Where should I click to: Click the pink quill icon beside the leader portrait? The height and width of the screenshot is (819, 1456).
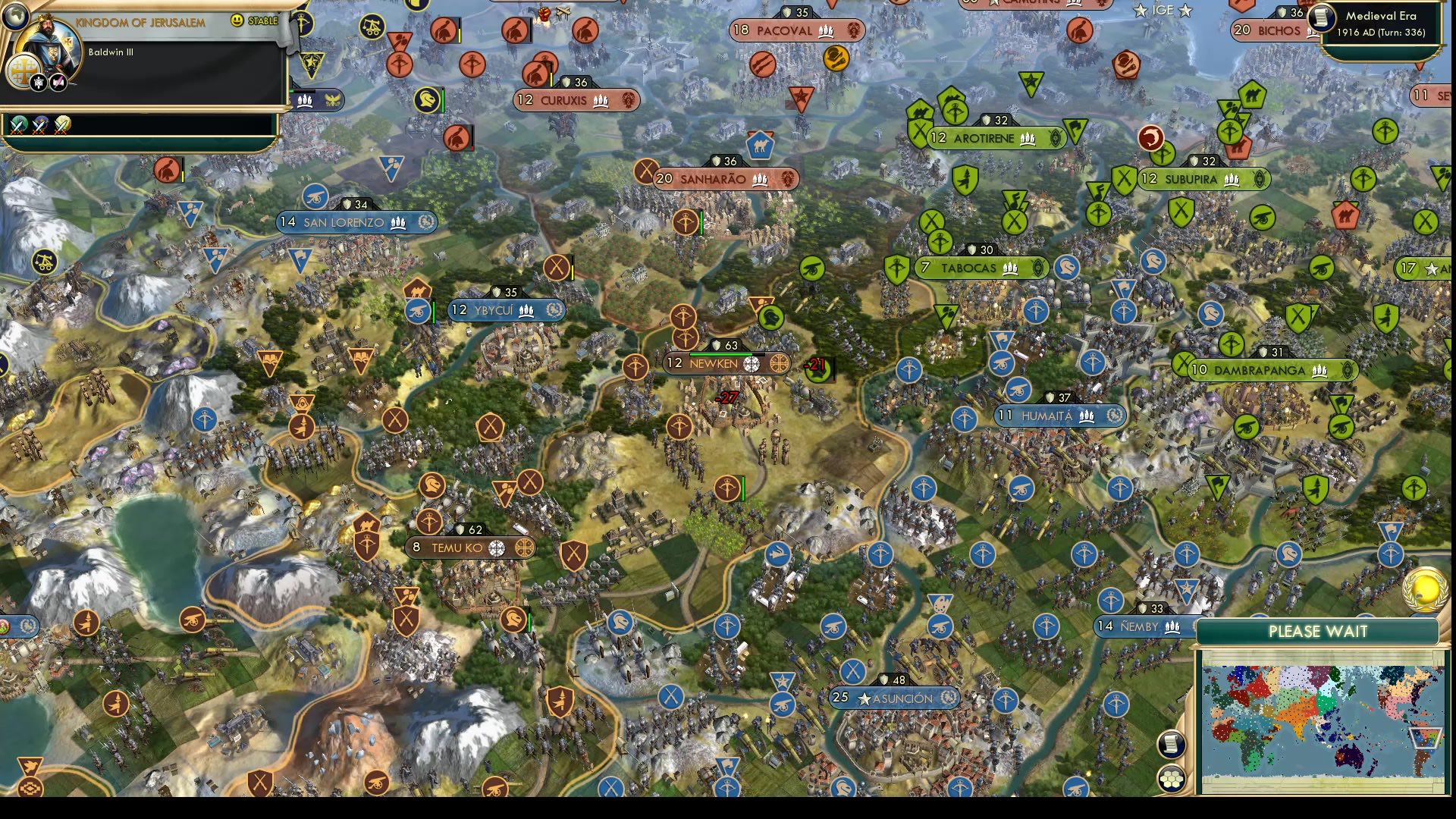(x=56, y=82)
